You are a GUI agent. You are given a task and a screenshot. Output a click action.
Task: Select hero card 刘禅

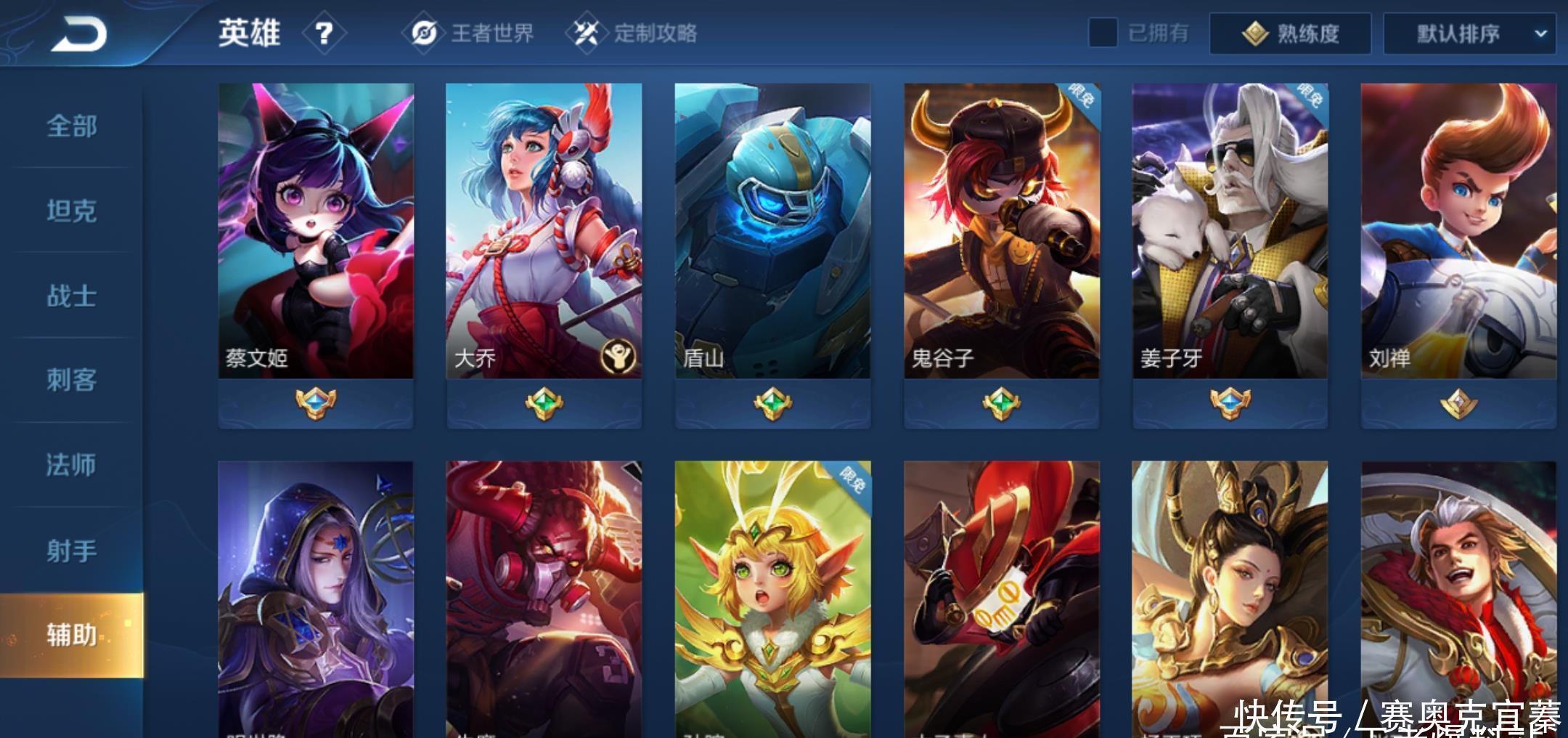click(x=1458, y=231)
